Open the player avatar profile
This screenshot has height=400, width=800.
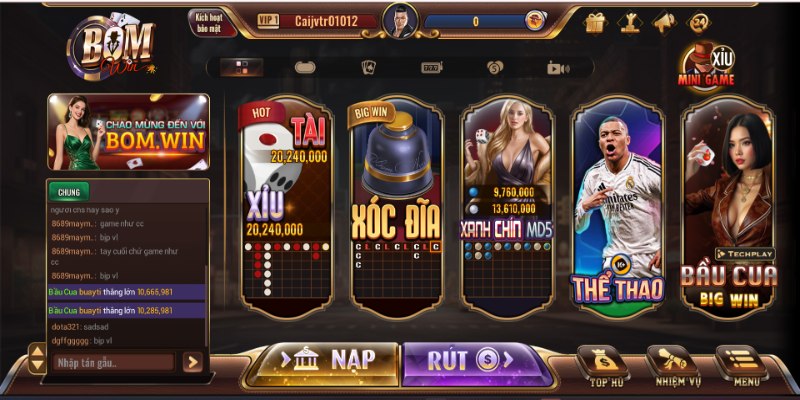point(399,20)
